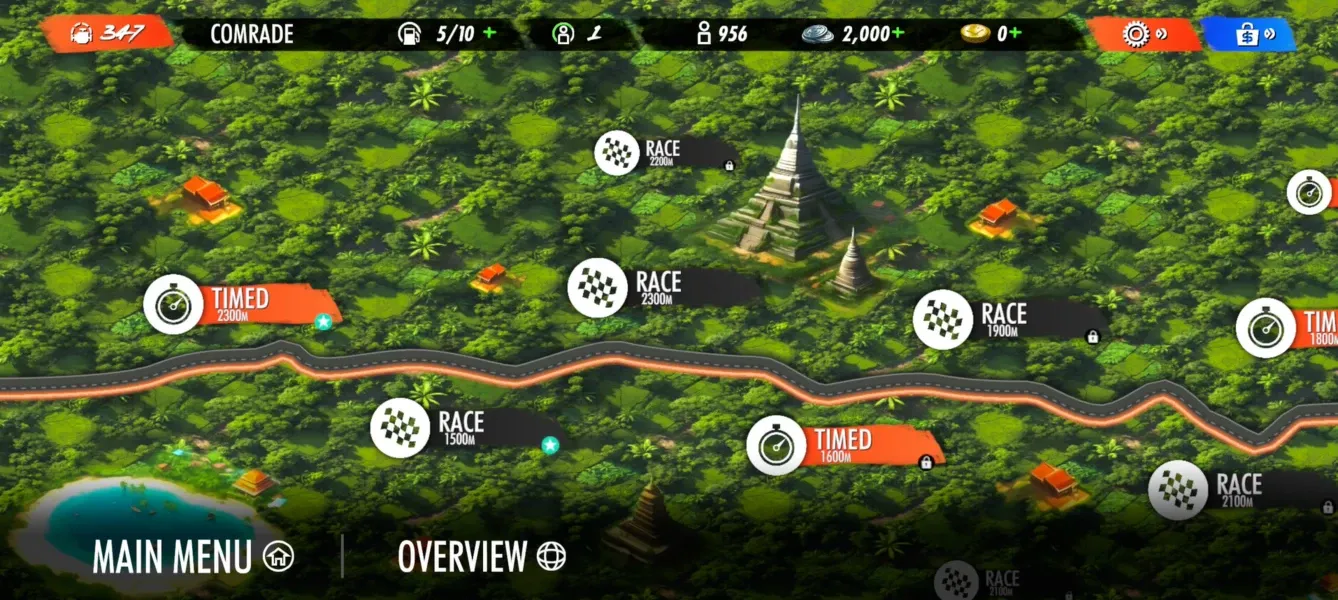Buy more gold coins with the plus
This screenshot has width=1338, height=600.
(x=1016, y=33)
